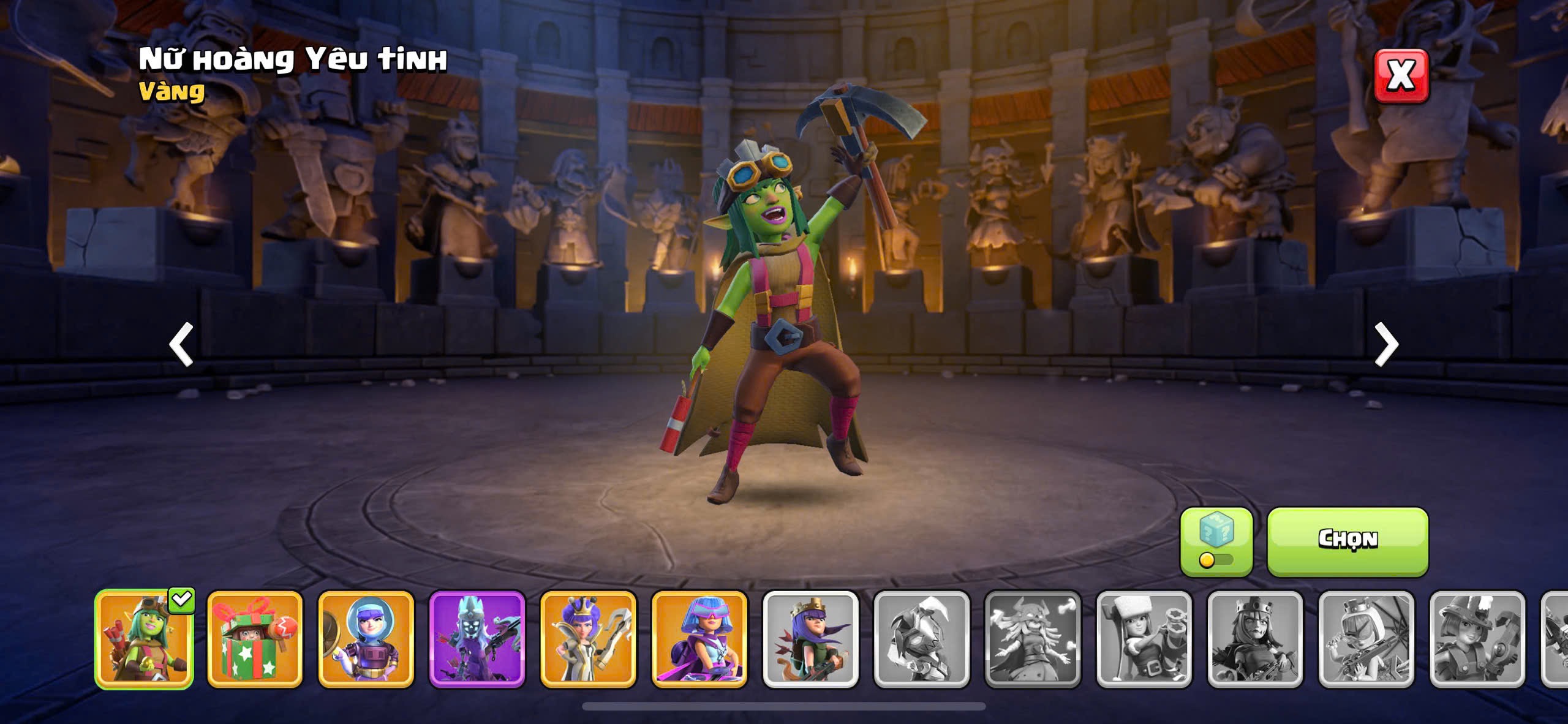This screenshot has width=1568, height=724.
Task: Select the Goblin Queen skin thumbnail
Action: [144, 639]
